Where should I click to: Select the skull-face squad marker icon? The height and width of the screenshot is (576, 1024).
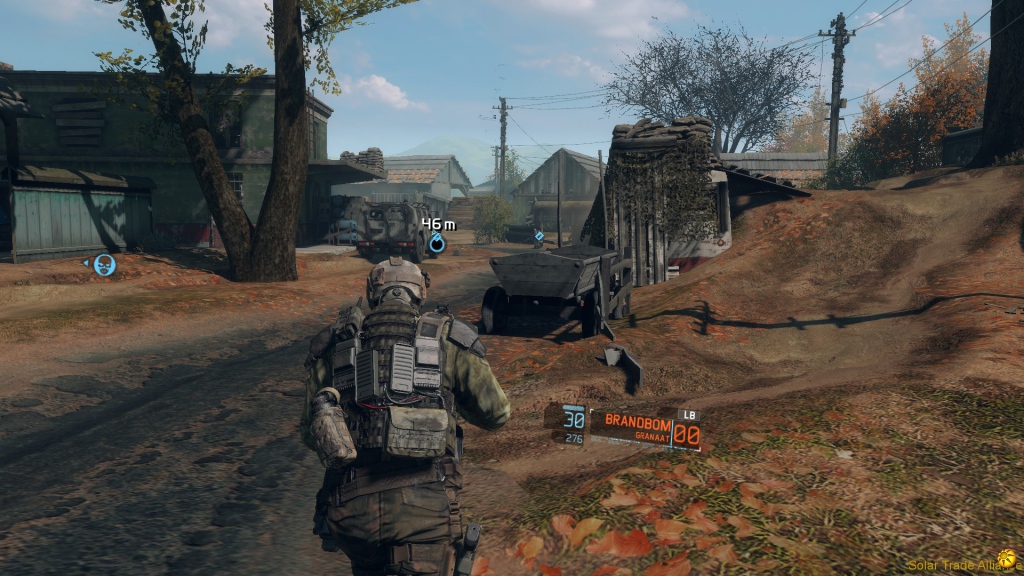point(104,265)
